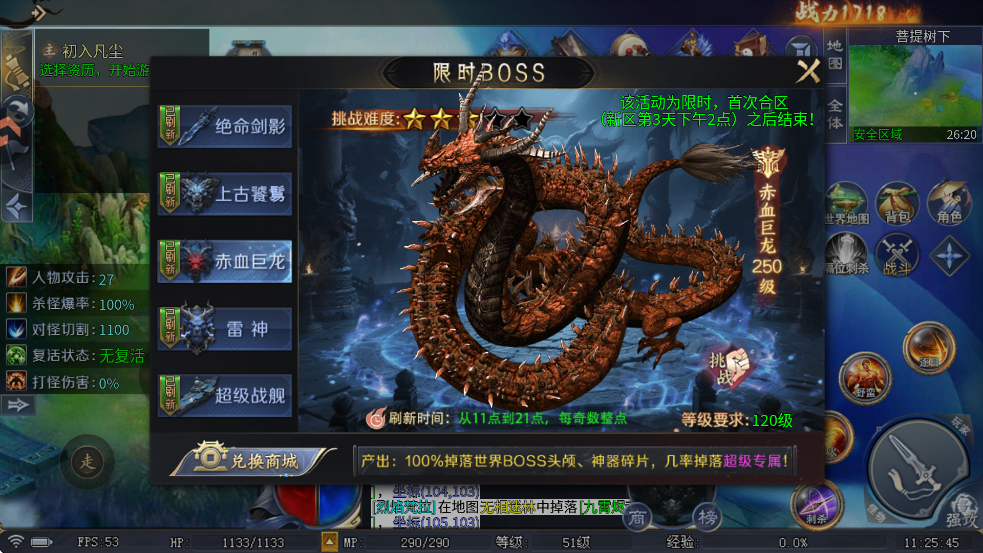Viewport: 983px width, 553px height.
Task: Challenge the boss with the 挑战 fist button
Action: click(x=728, y=367)
